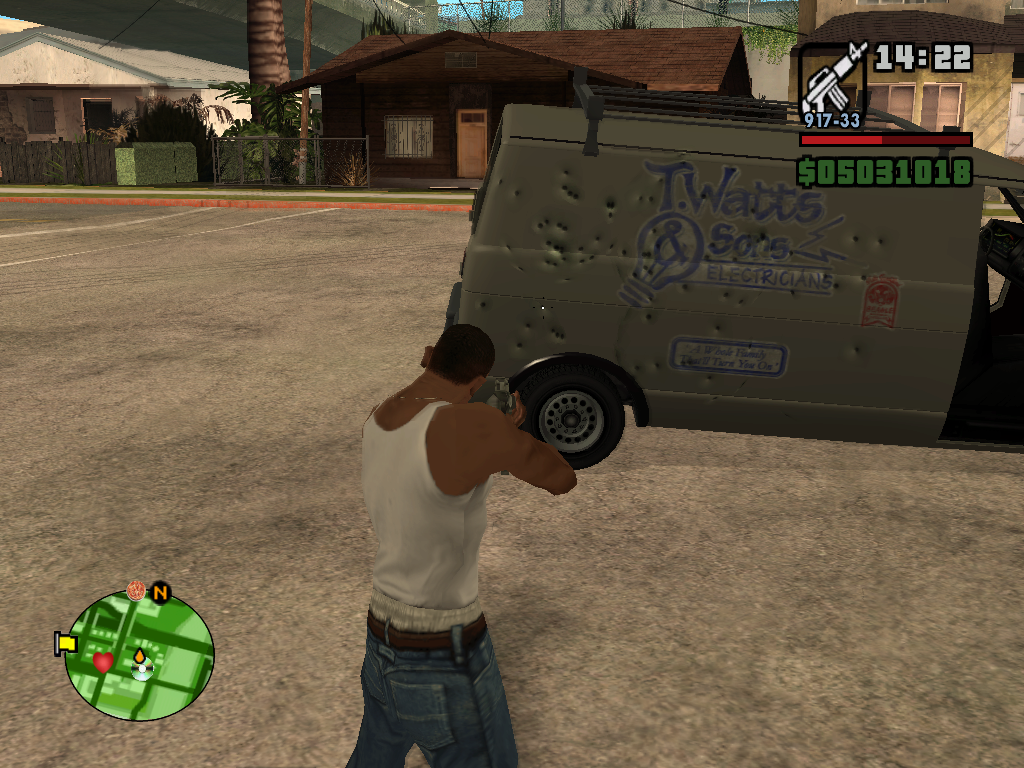Select the yellow flag marker on the radar
This screenshot has height=768, width=1024.
pyautogui.click(x=66, y=643)
